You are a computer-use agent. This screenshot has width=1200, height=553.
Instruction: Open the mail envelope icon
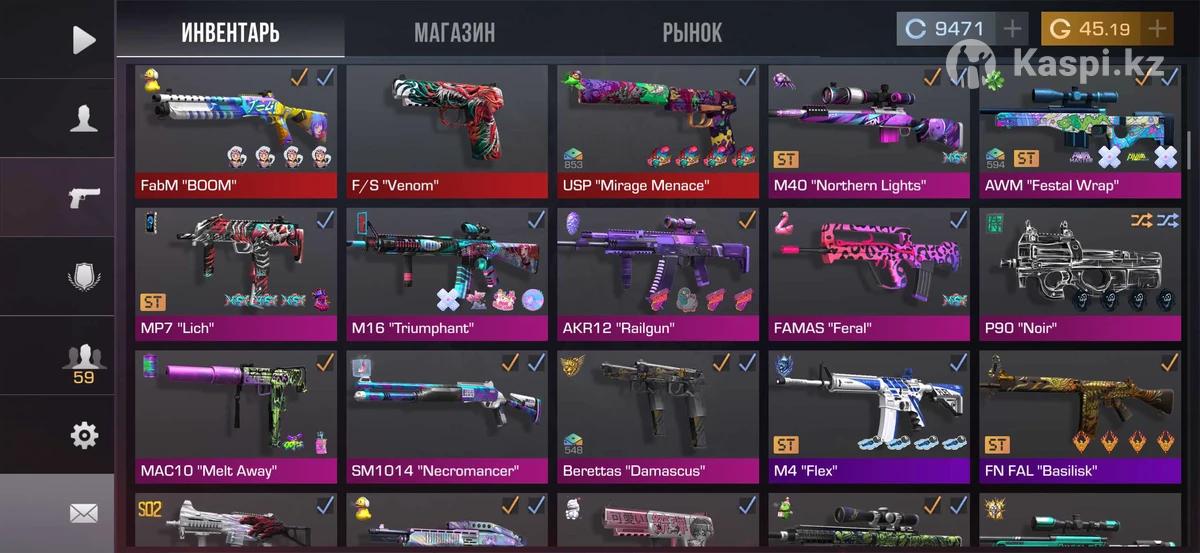(x=83, y=514)
